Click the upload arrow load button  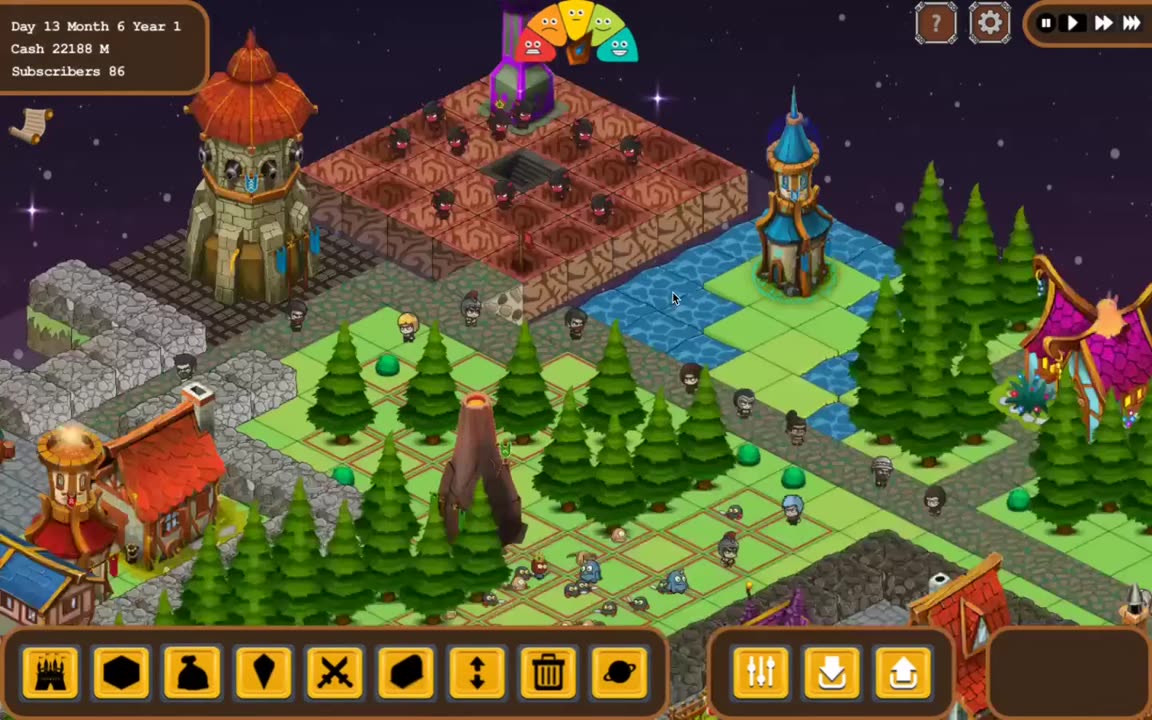pos(903,671)
